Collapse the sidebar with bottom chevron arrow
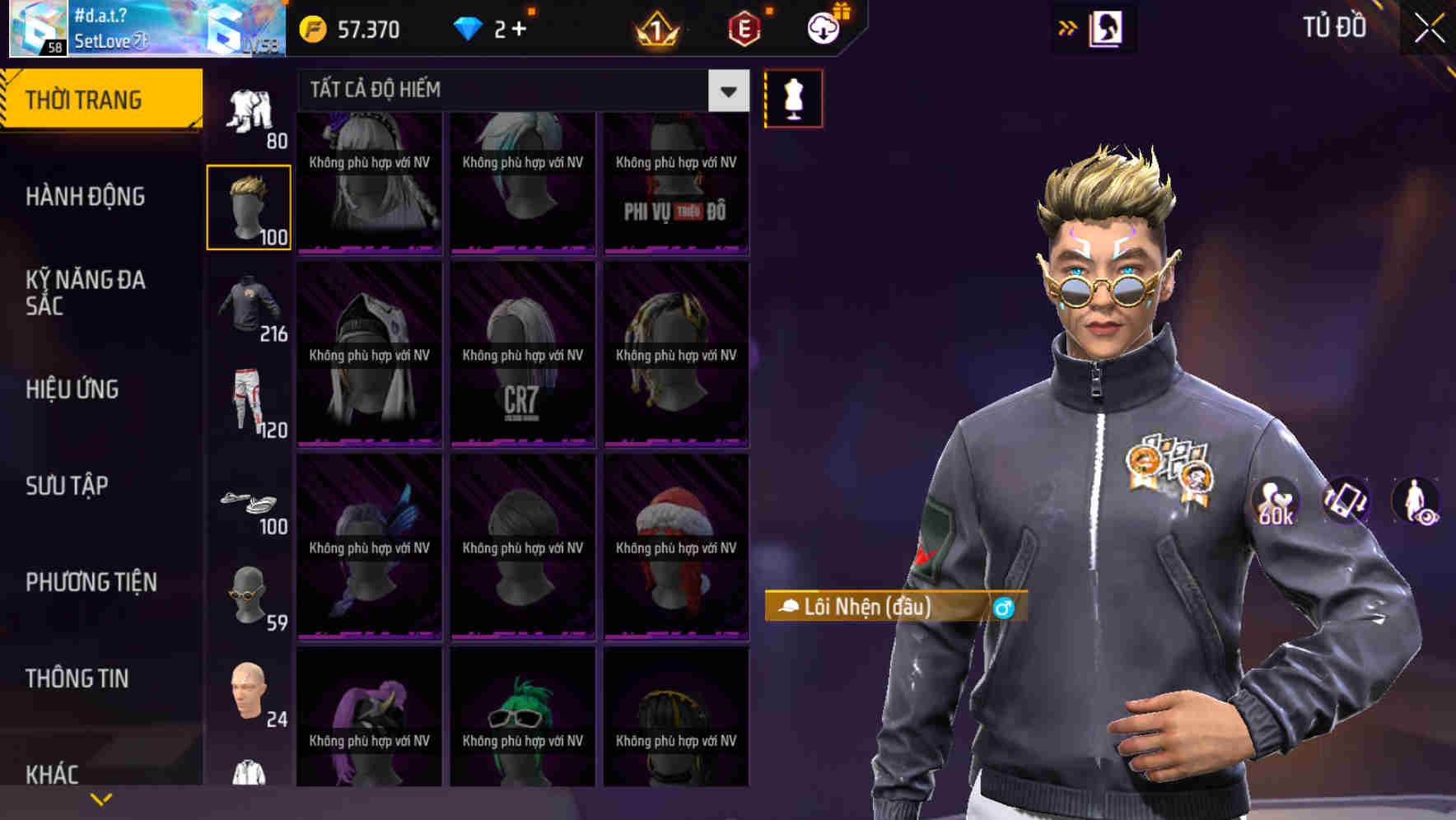Screen dimensions: 1456x820 pyautogui.click(x=101, y=797)
